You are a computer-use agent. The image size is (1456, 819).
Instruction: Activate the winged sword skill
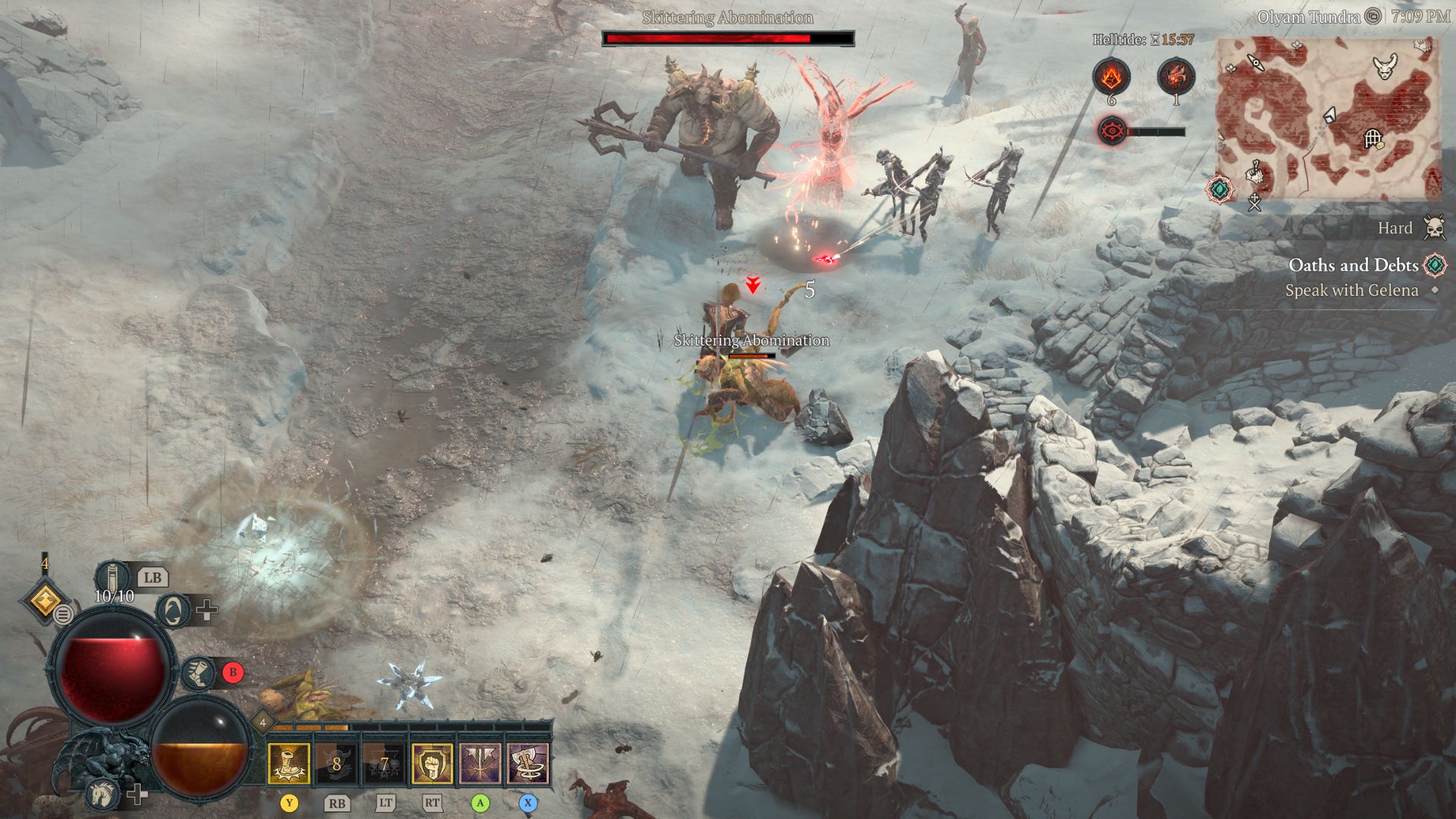click(480, 763)
